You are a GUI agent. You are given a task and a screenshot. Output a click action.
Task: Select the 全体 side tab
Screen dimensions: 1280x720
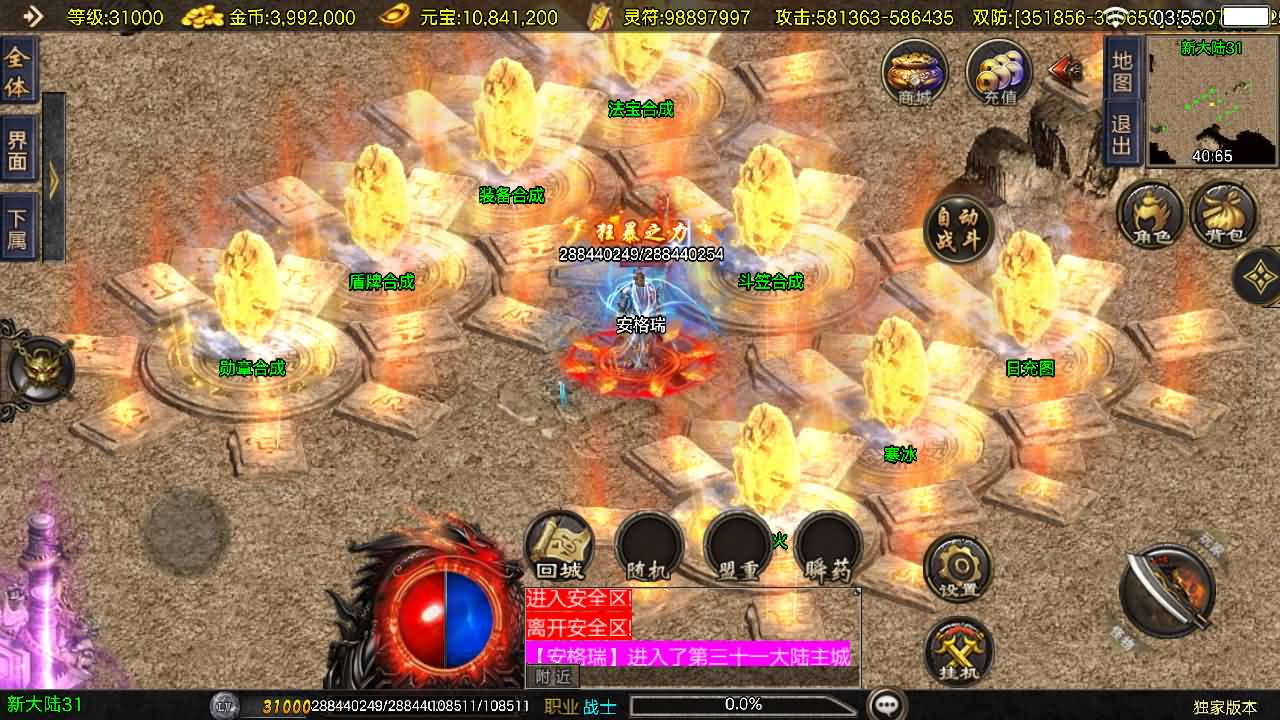pos(18,71)
